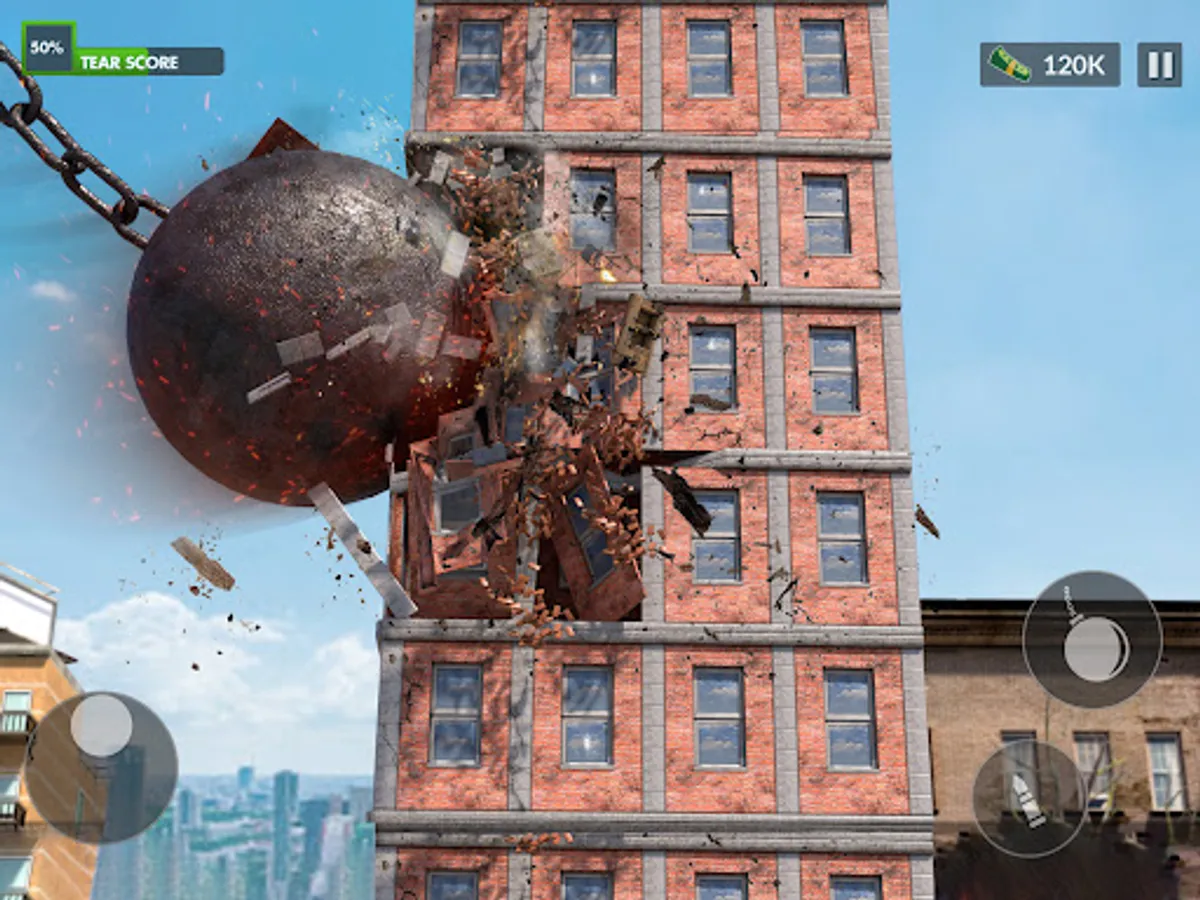Activate the wrecking ball swing button
1200x900 pixels.
pos(1092,640)
